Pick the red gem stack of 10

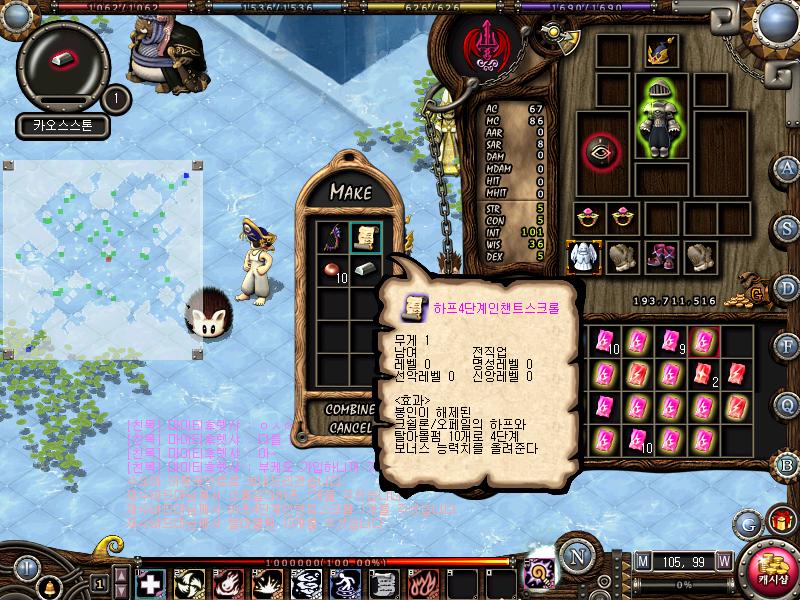click(332, 270)
